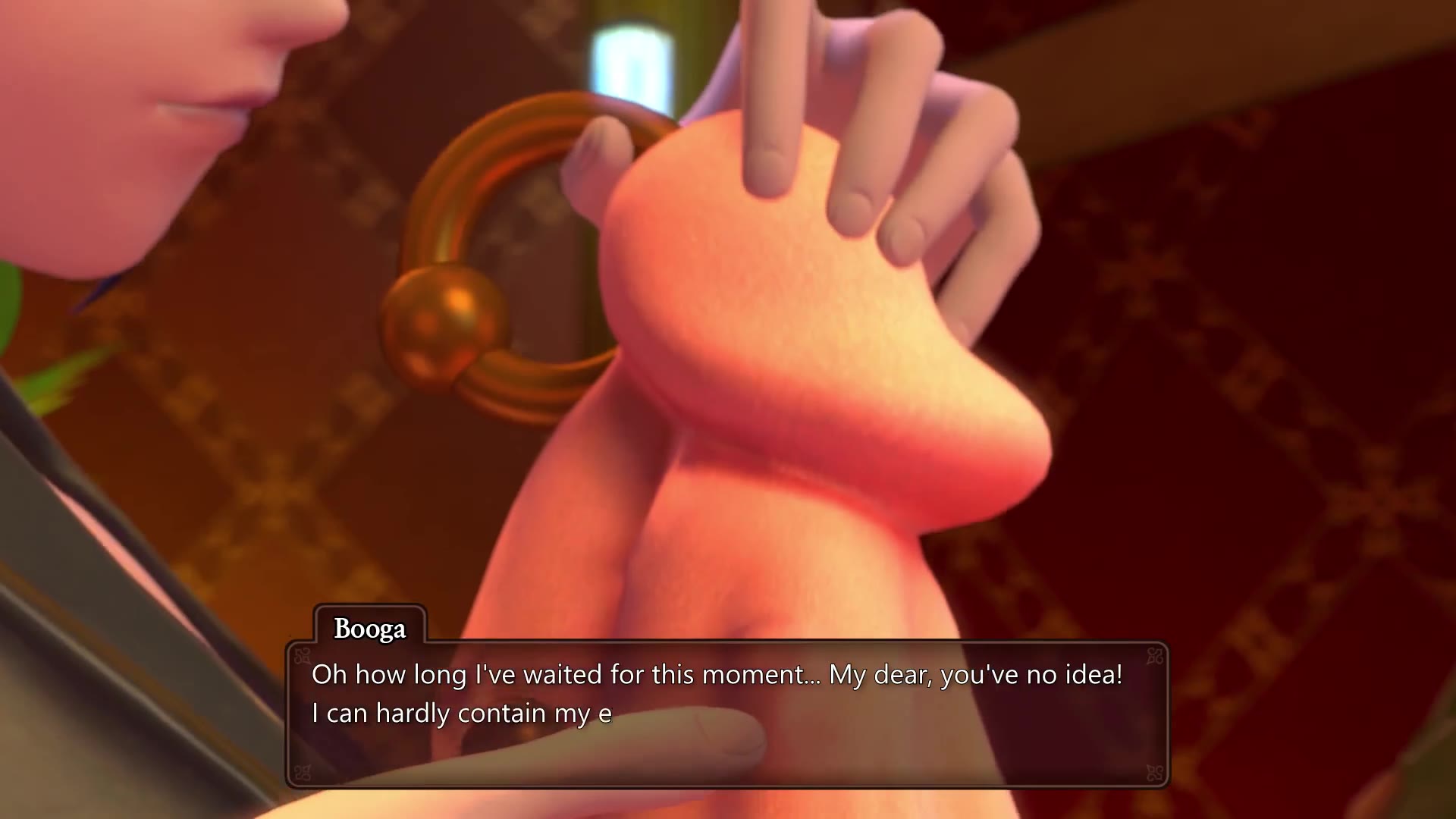1456x819 pixels.
Task: Advance Booga's dialogue text box
Action: click(x=726, y=713)
